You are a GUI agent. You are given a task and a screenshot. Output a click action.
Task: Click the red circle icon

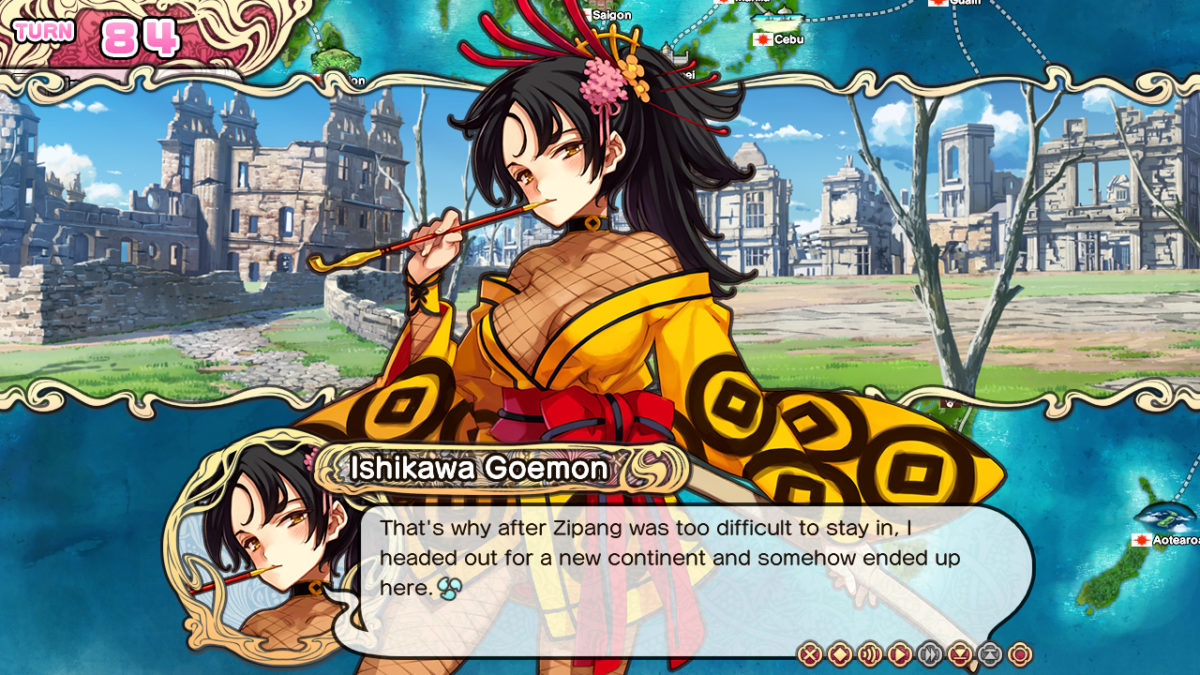(x=1019, y=655)
